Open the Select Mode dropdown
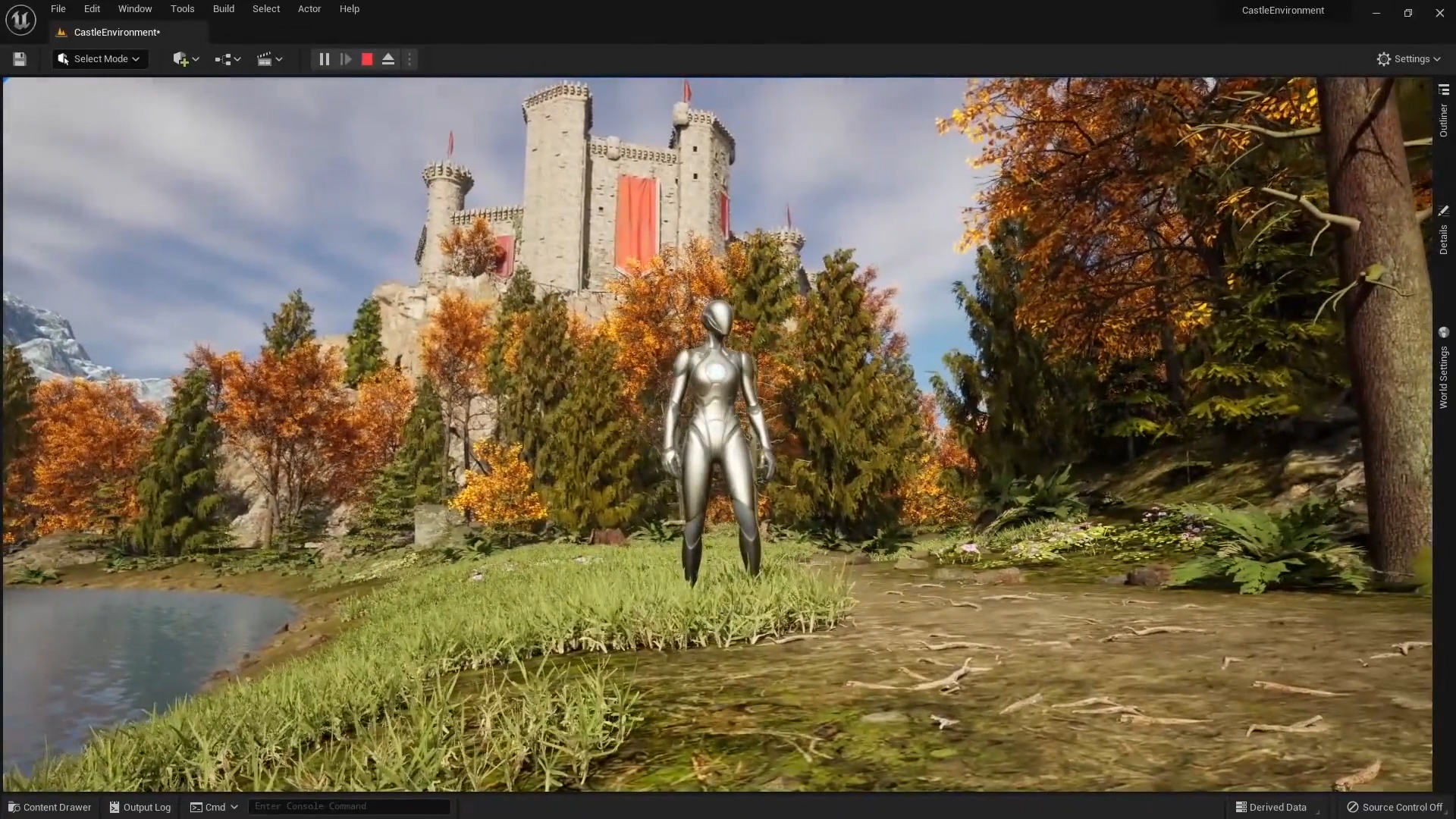The image size is (1456, 819). [100, 59]
